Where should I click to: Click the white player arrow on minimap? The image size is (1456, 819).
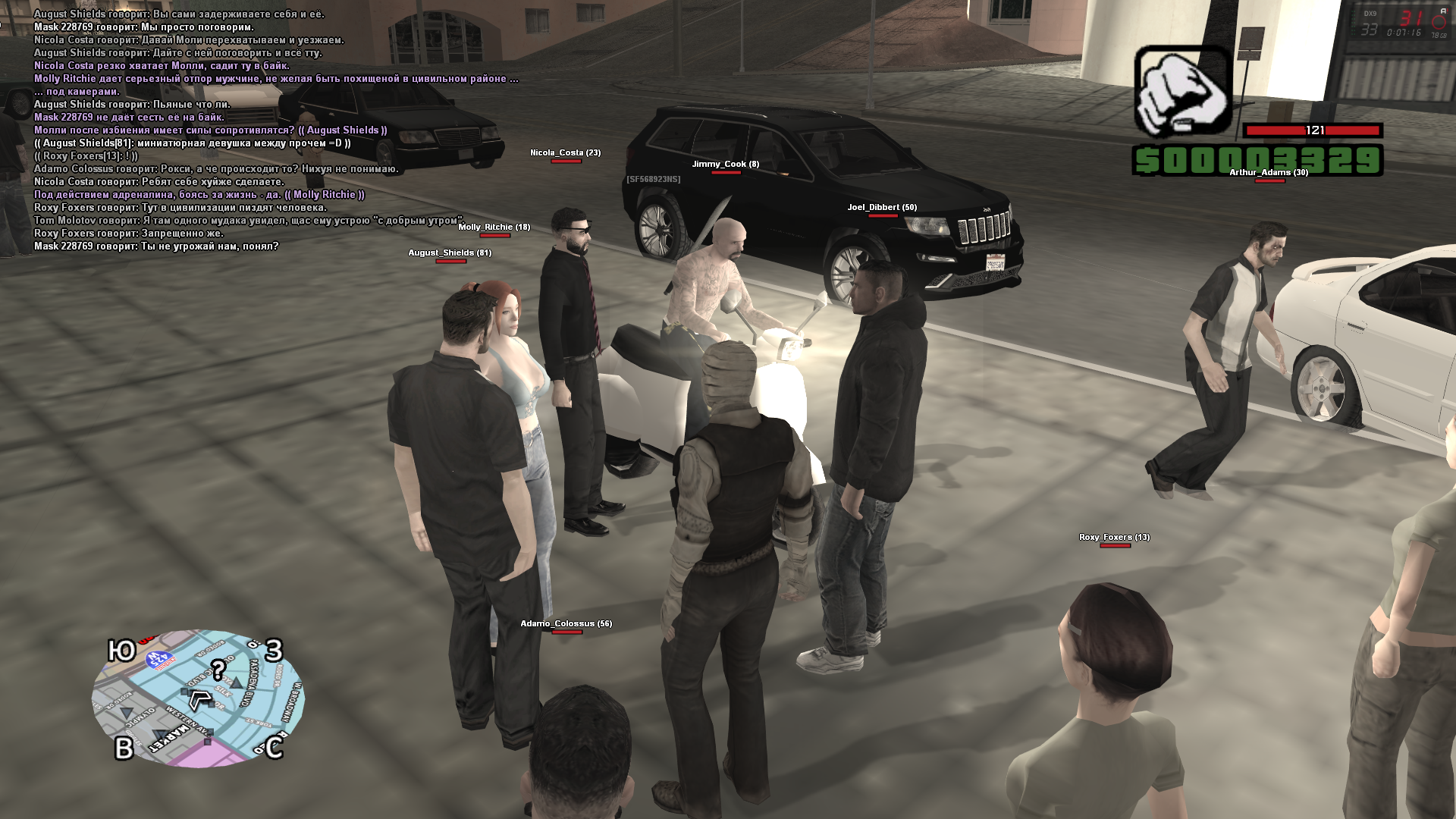coord(199,699)
